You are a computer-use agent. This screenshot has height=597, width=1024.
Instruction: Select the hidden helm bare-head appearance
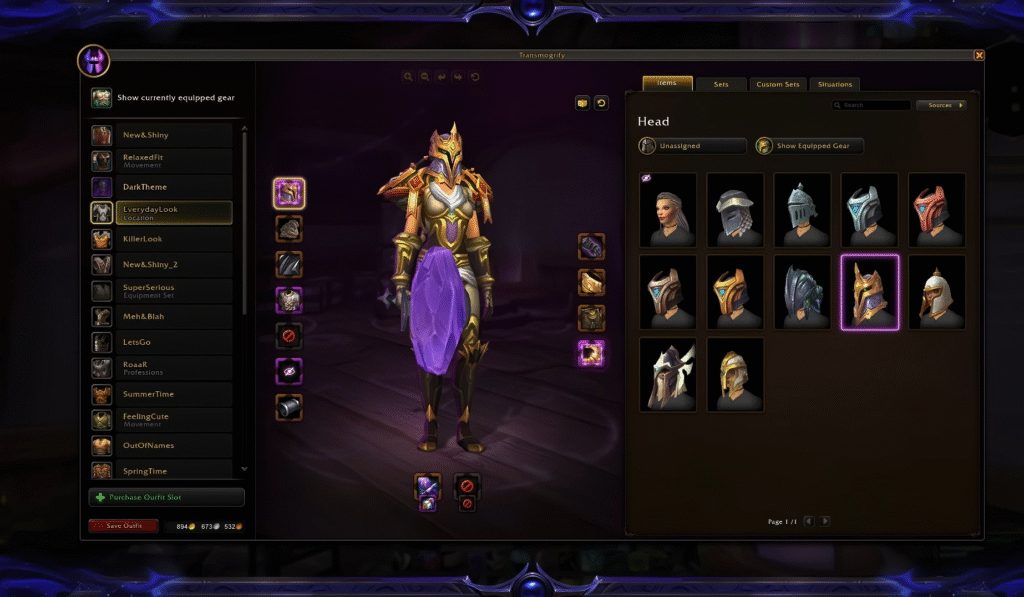point(669,209)
